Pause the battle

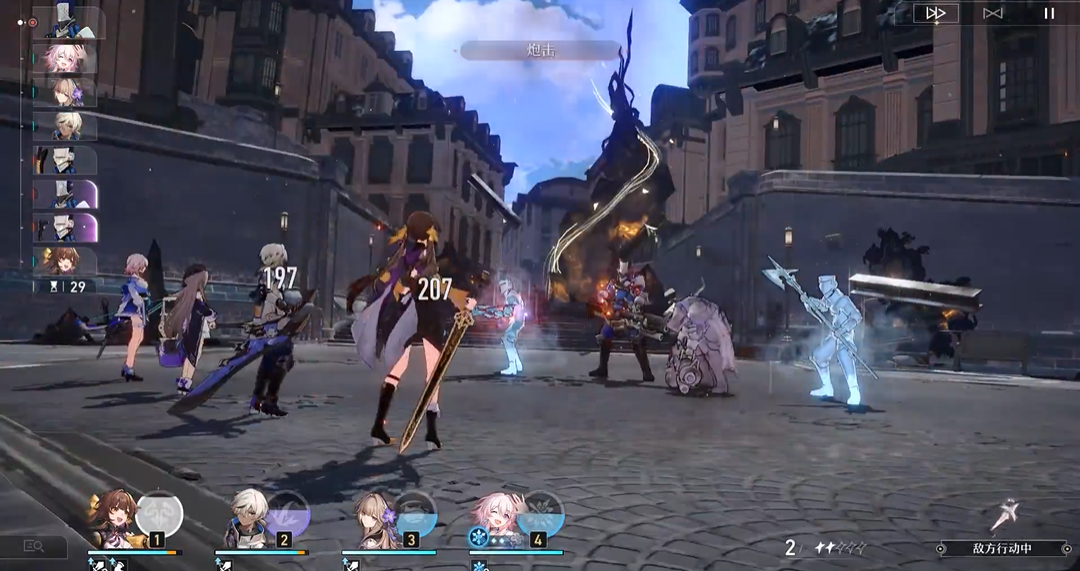click(x=1049, y=13)
